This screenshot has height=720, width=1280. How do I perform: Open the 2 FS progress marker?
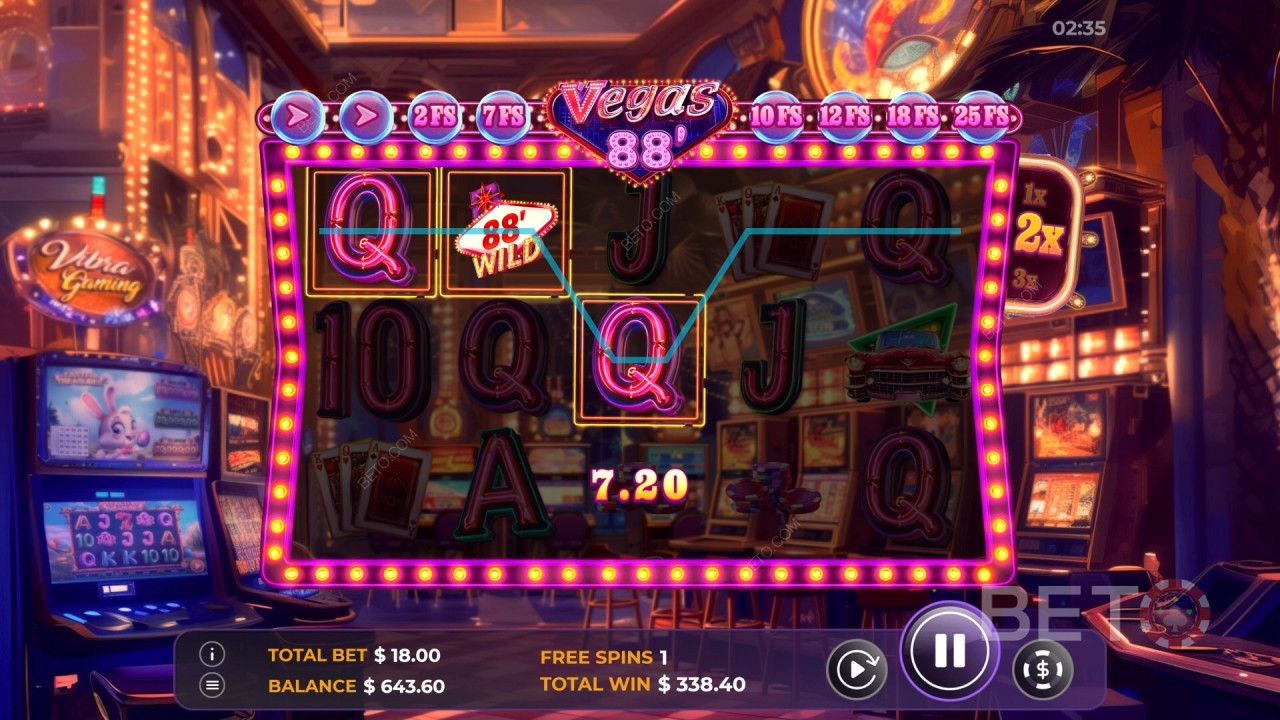click(434, 114)
